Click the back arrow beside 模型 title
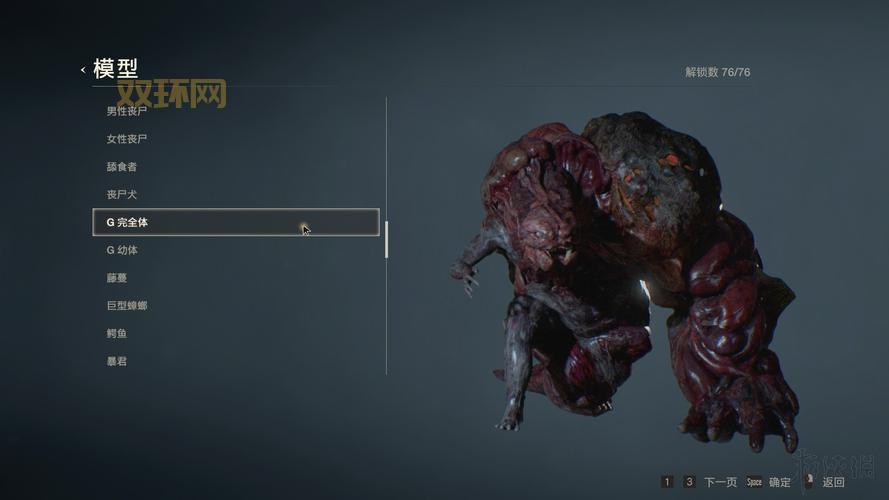 point(83,70)
